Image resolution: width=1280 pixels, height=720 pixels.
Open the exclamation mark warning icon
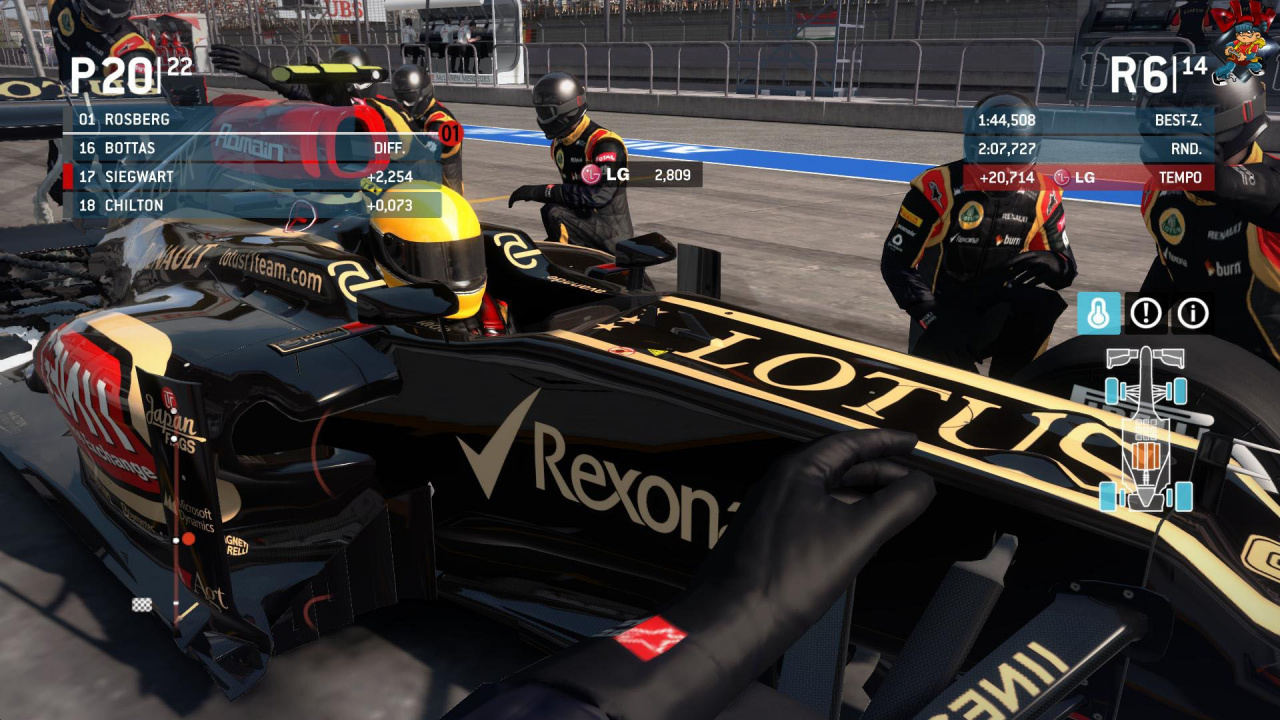tap(1146, 314)
